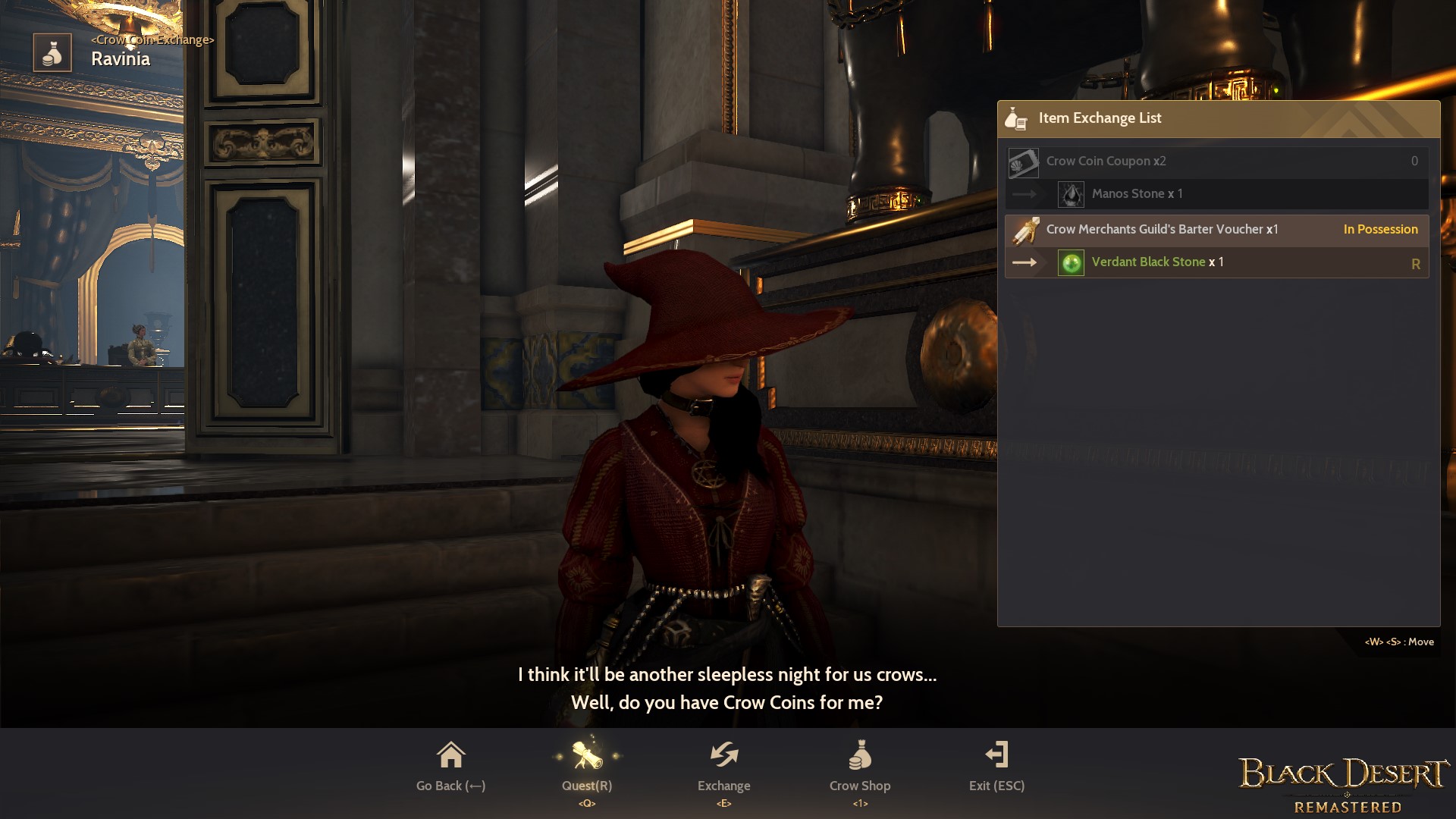
Task: Select the Manos Stone item icon
Action: click(x=1072, y=193)
